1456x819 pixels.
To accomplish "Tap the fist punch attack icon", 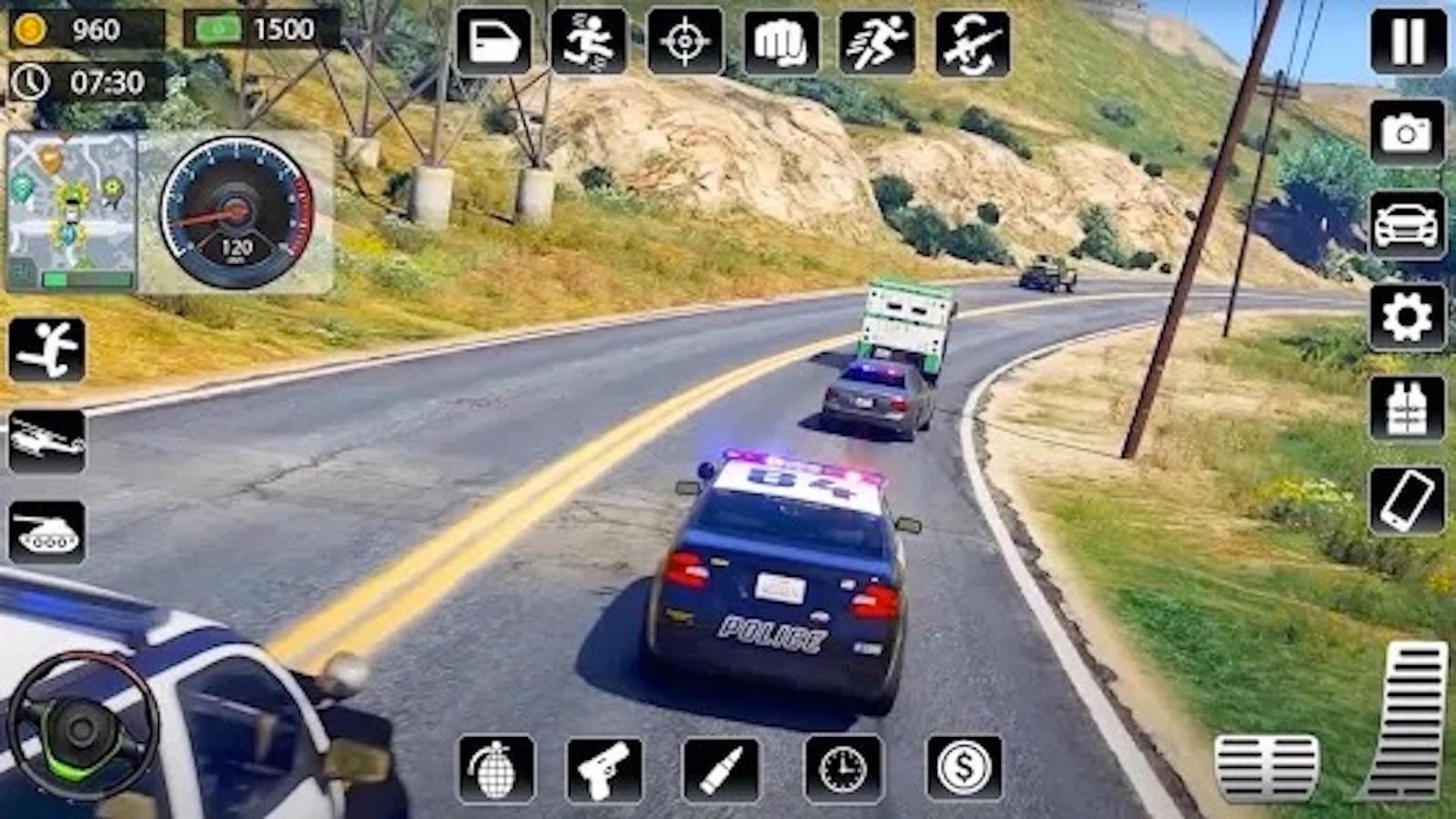I will coord(781,38).
